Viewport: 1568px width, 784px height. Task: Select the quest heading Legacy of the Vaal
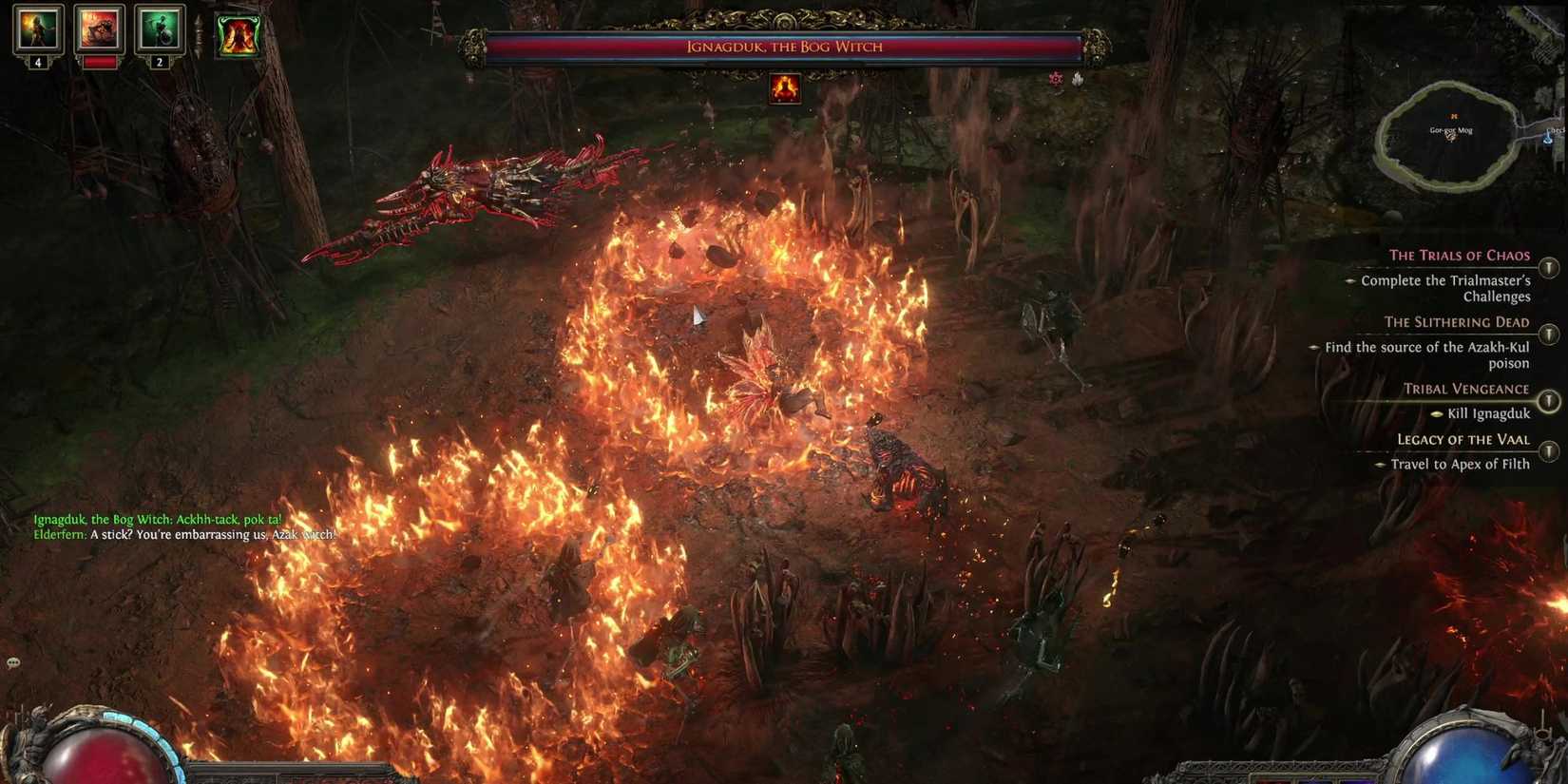tap(1463, 439)
